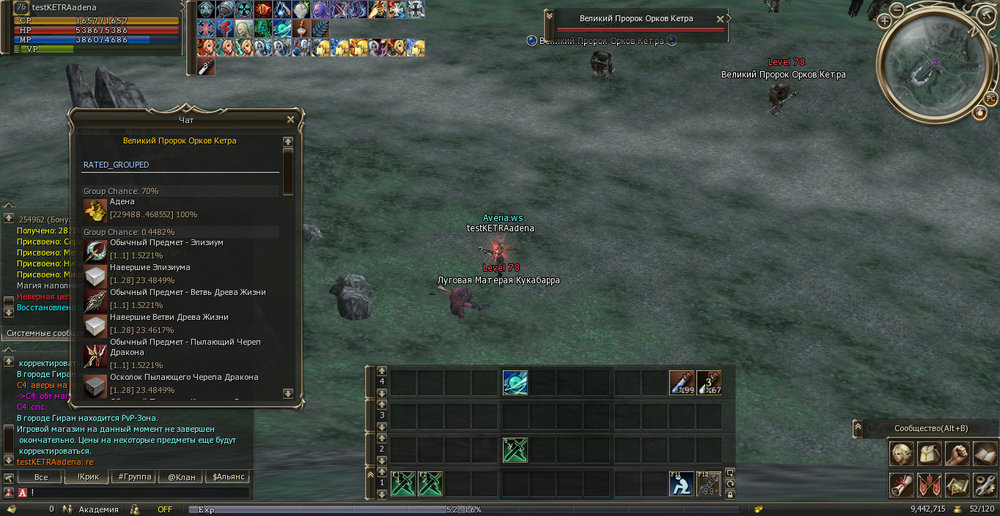Use the potion with count 99
The image size is (1000, 516).
point(682,383)
